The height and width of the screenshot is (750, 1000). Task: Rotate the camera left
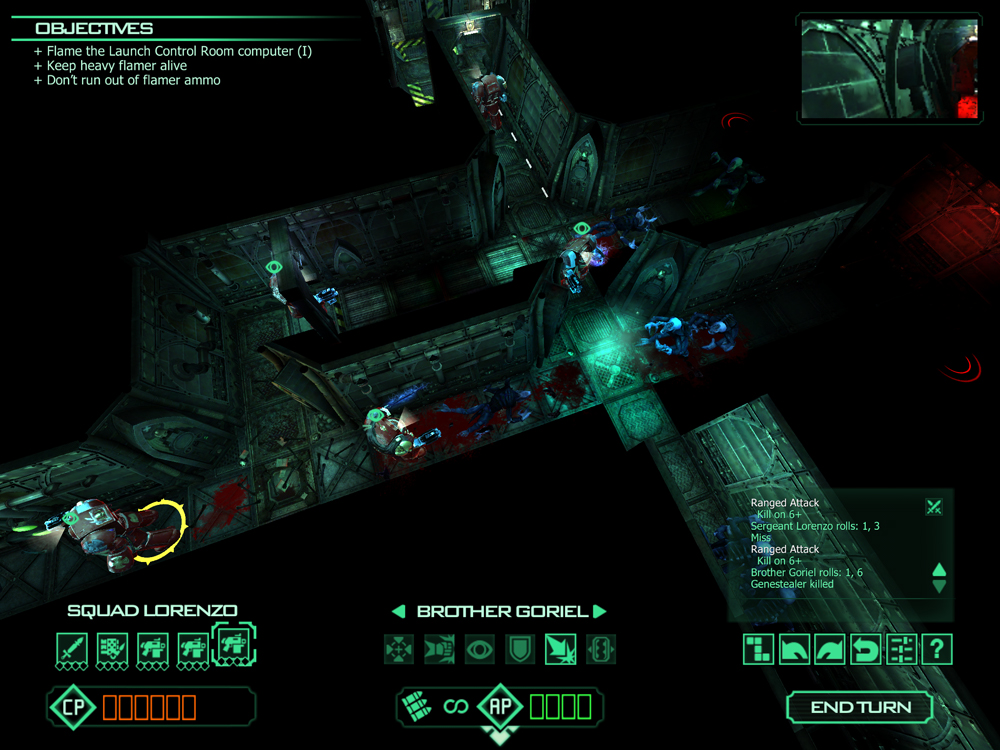point(793,650)
